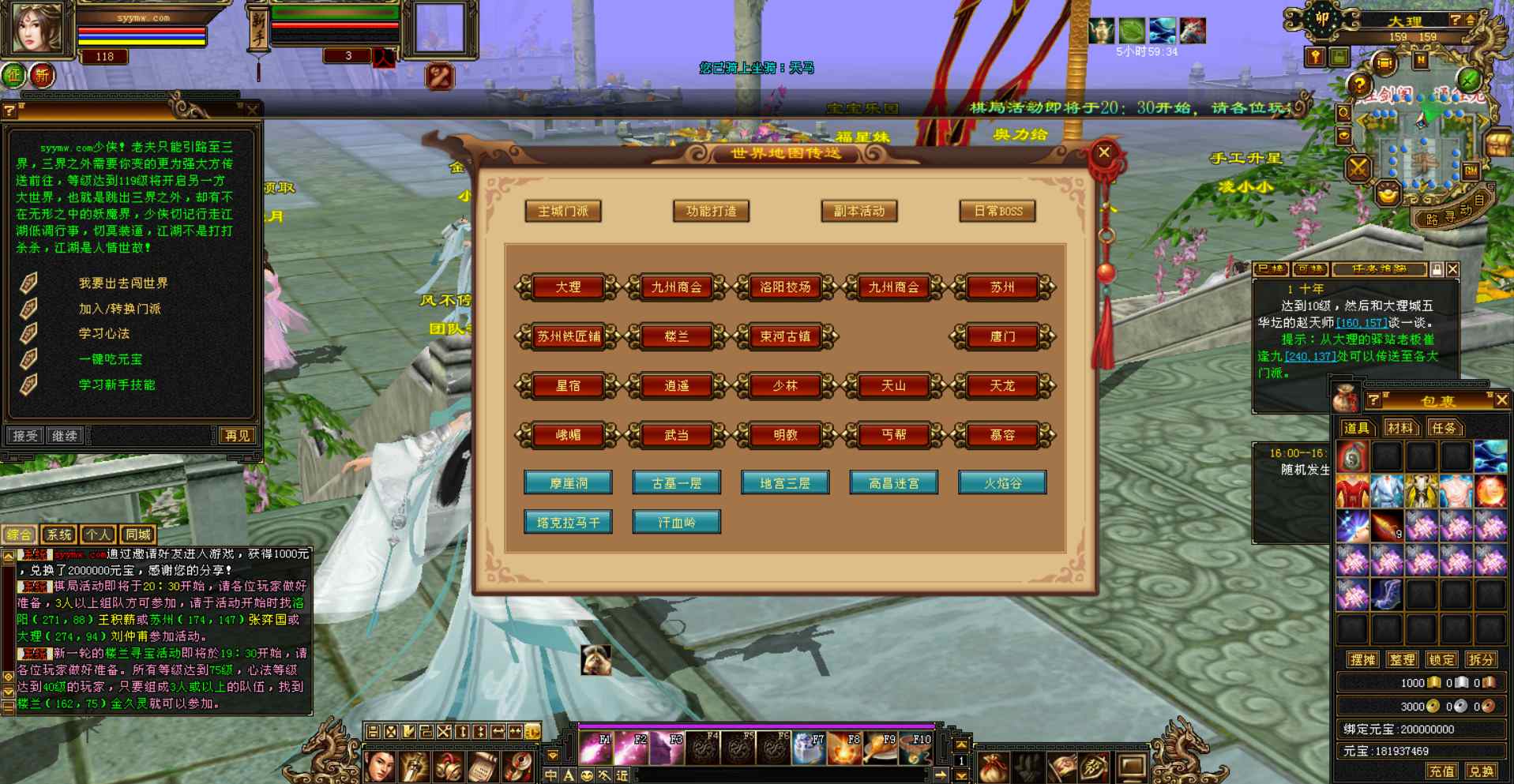Choose the 峨嵋 sect button

(568, 435)
